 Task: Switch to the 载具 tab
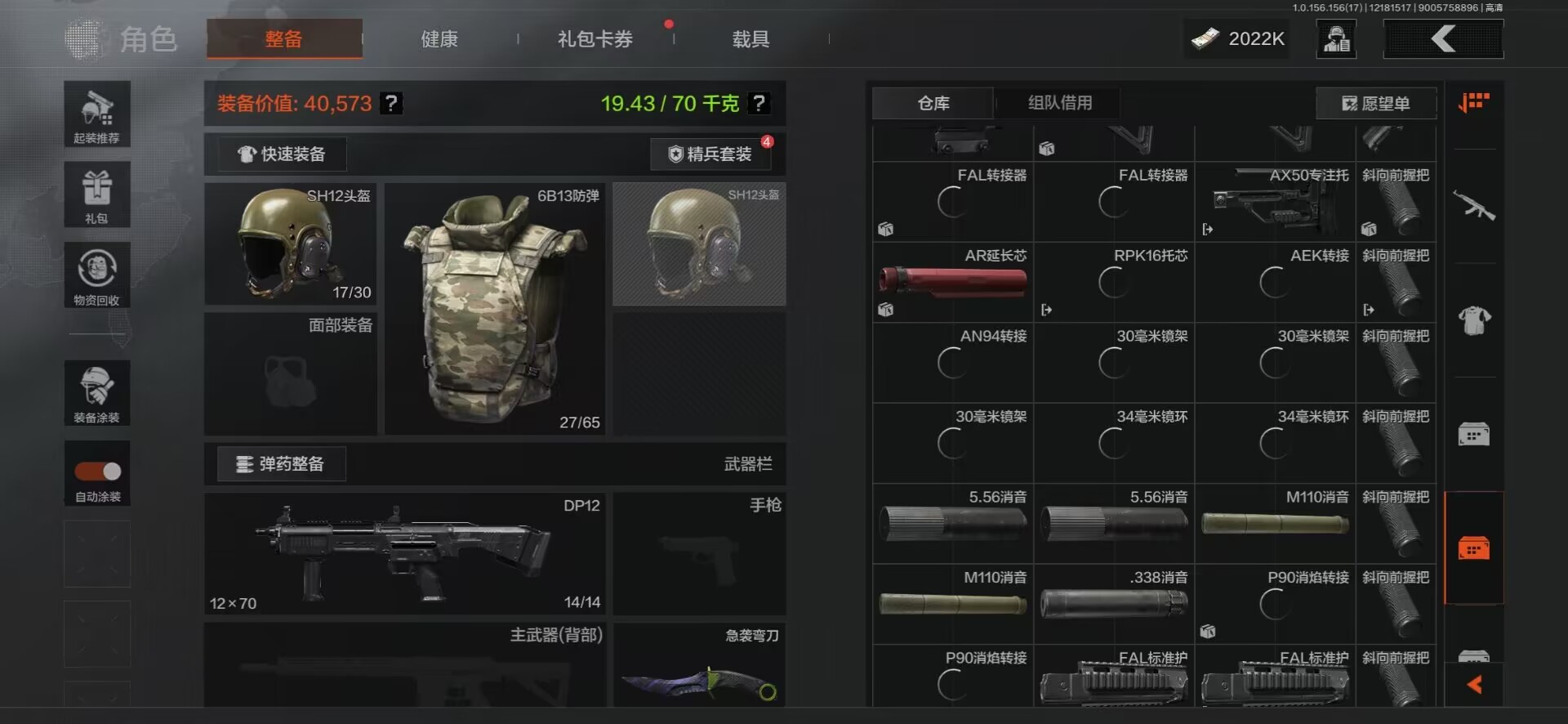pyautogui.click(x=751, y=39)
